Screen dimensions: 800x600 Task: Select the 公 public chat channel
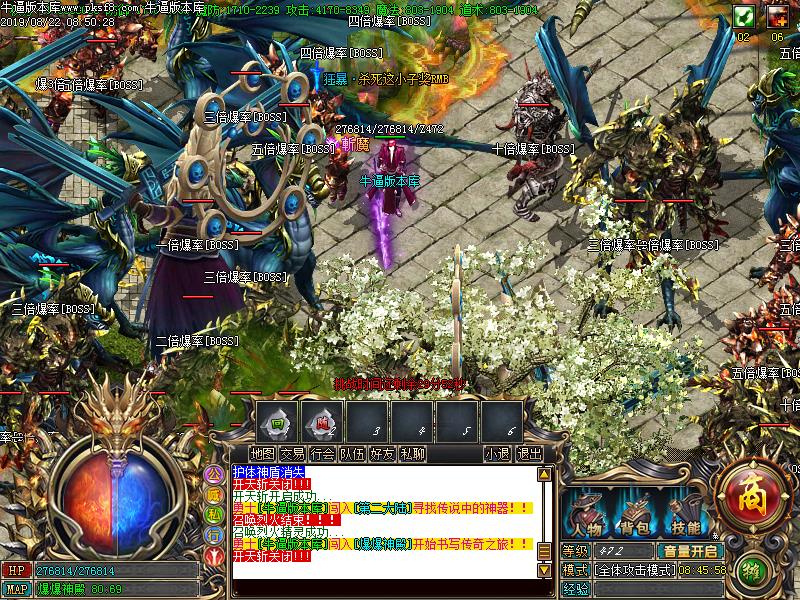pyautogui.click(x=214, y=472)
